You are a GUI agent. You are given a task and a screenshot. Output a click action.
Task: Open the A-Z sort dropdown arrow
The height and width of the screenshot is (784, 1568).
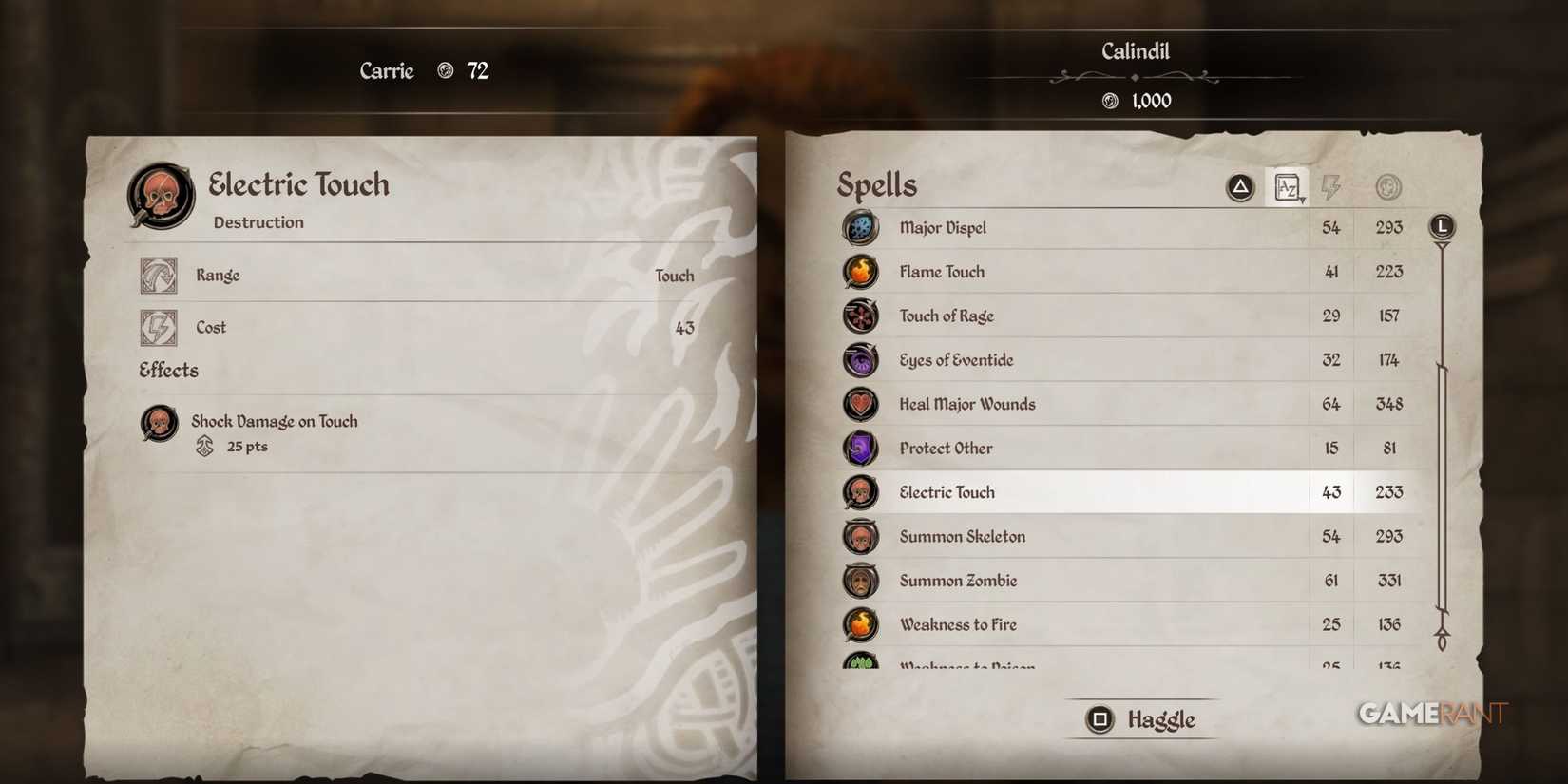pyautogui.click(x=1301, y=200)
